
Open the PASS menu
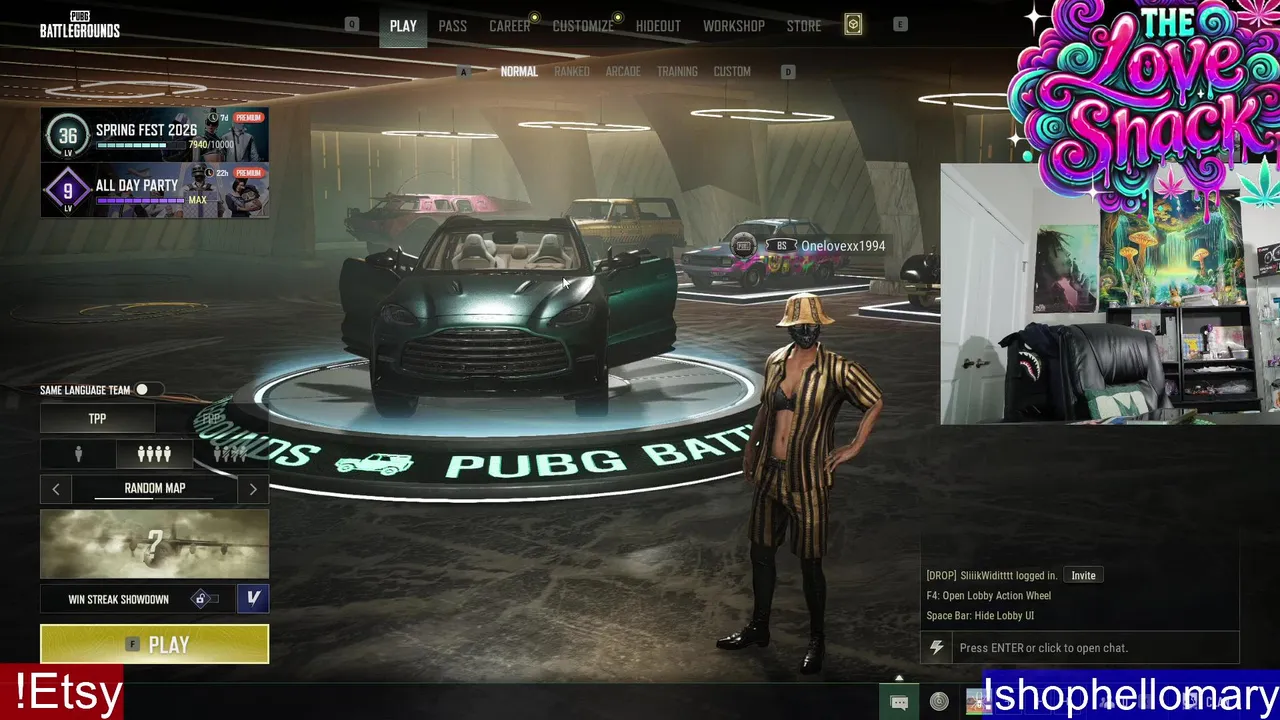tap(452, 26)
